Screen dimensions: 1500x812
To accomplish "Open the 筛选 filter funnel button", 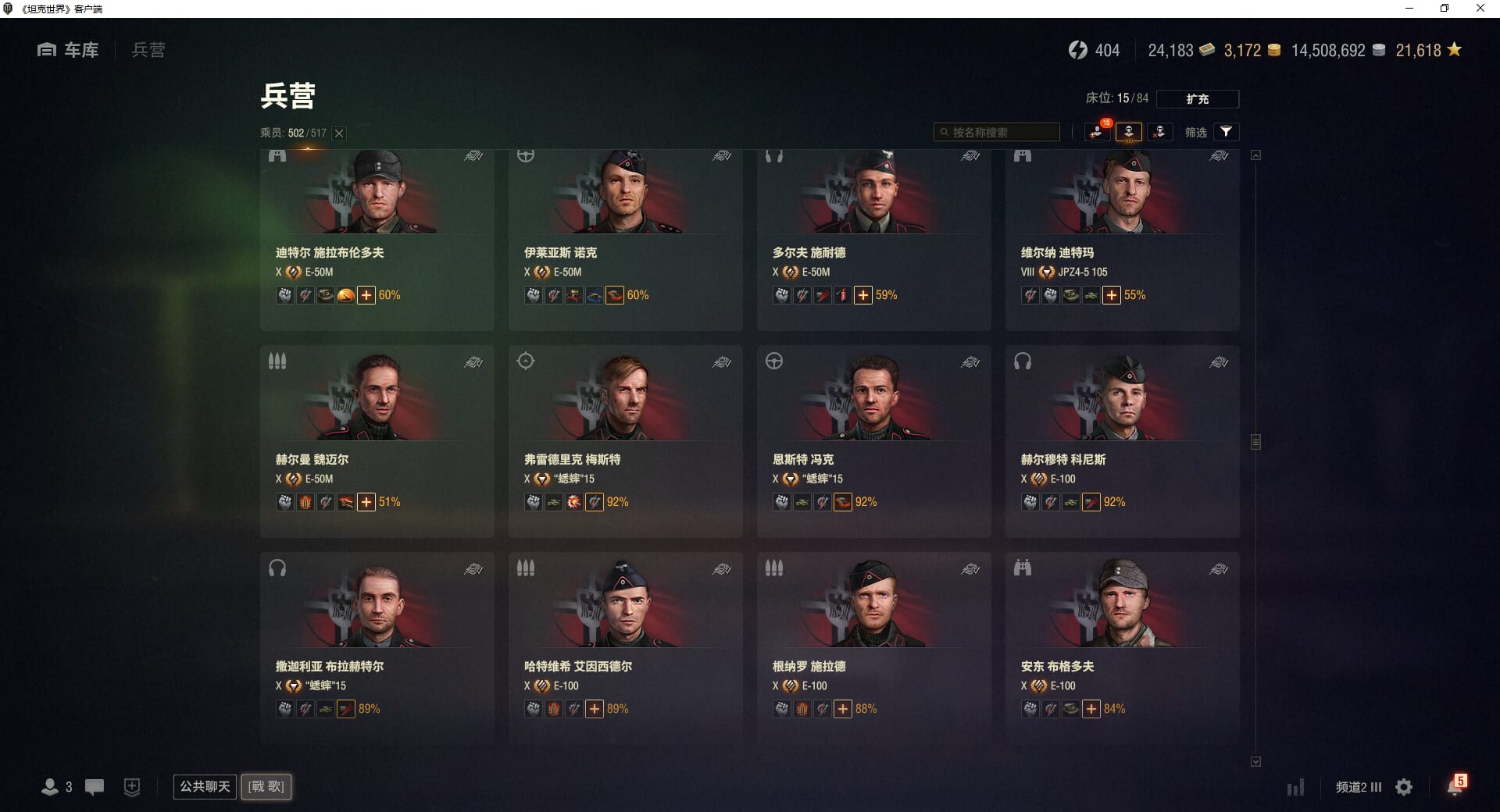I will pos(1226,132).
